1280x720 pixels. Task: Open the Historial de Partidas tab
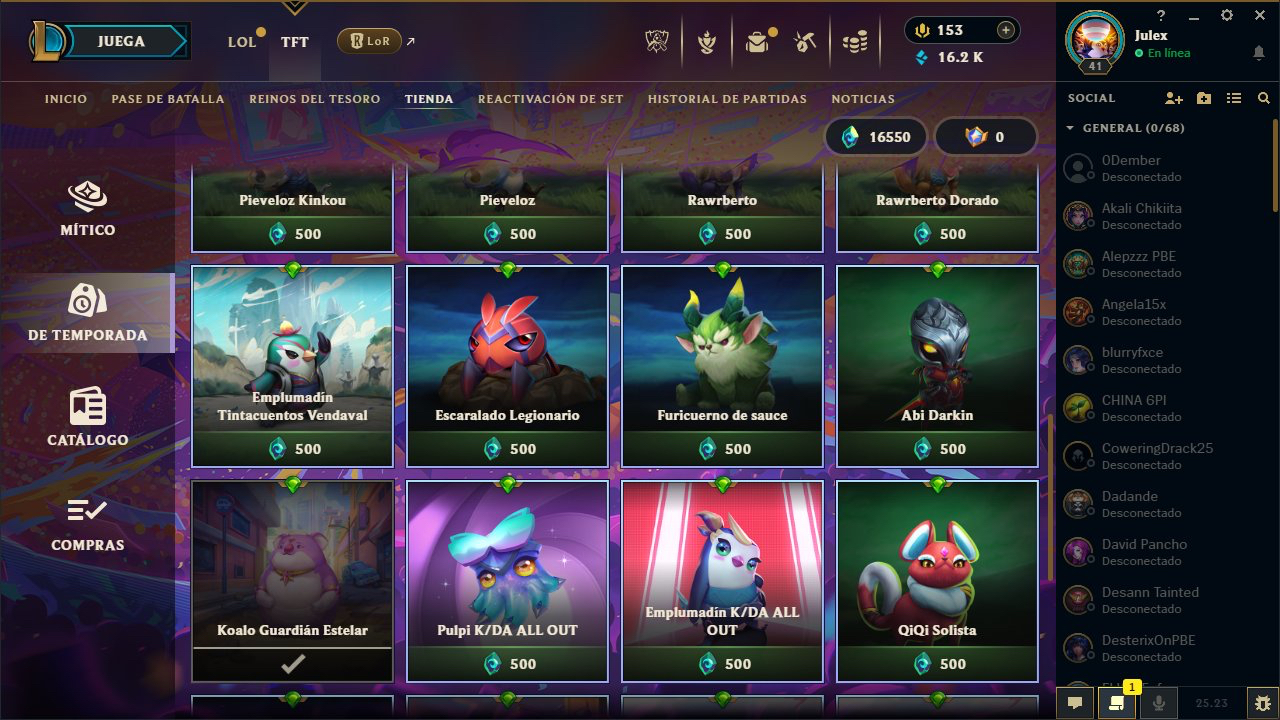tap(727, 99)
